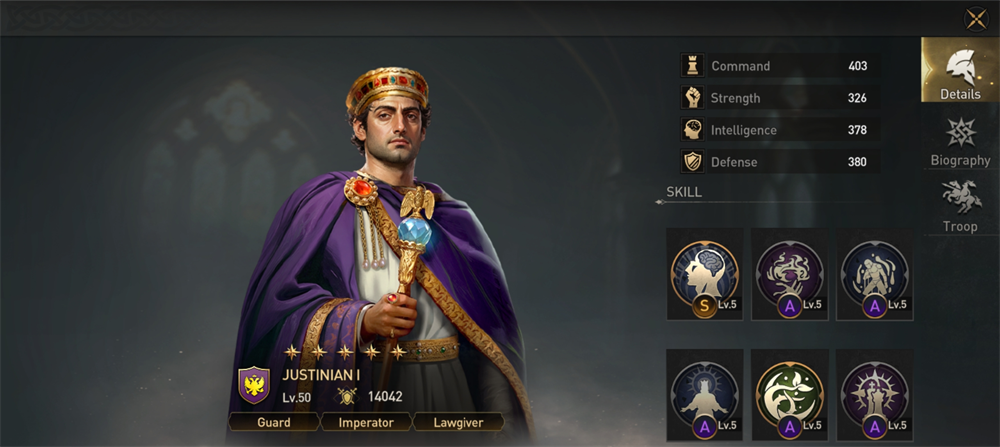Click the purple eagle faction shield

coord(254,385)
